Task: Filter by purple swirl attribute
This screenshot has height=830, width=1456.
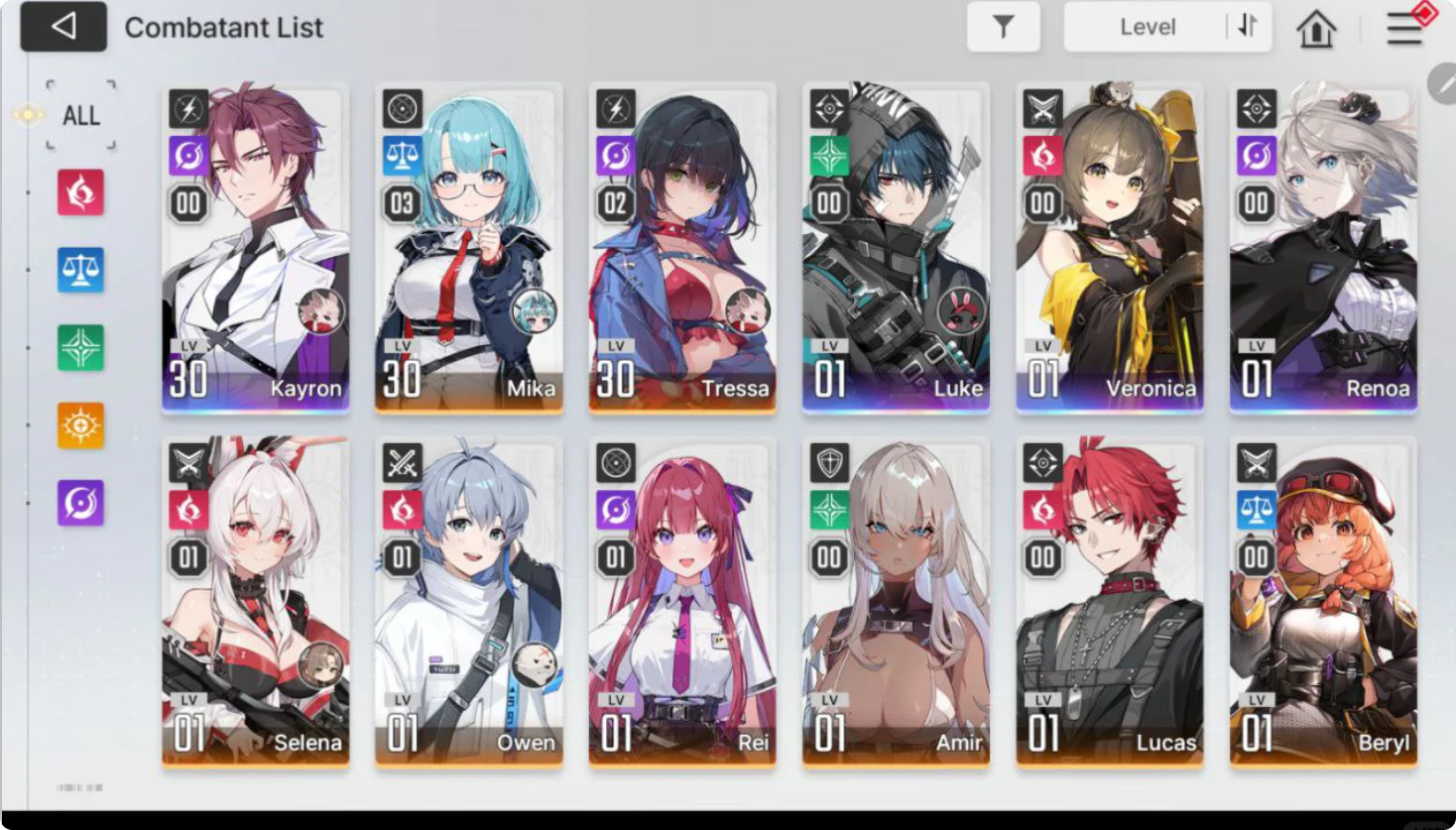Action: 80,503
